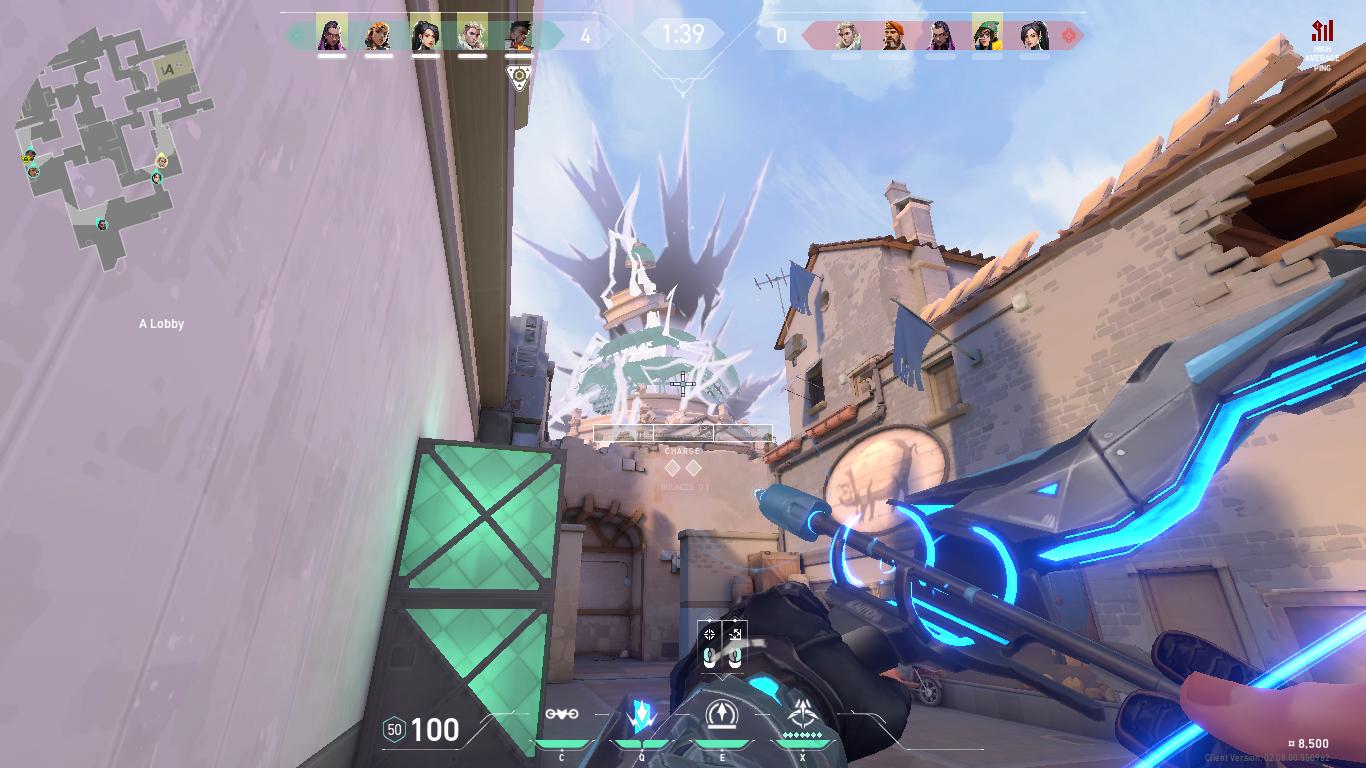Select allied Reyna's portrait
Viewport: 1366px width, 768px height.
[332, 35]
